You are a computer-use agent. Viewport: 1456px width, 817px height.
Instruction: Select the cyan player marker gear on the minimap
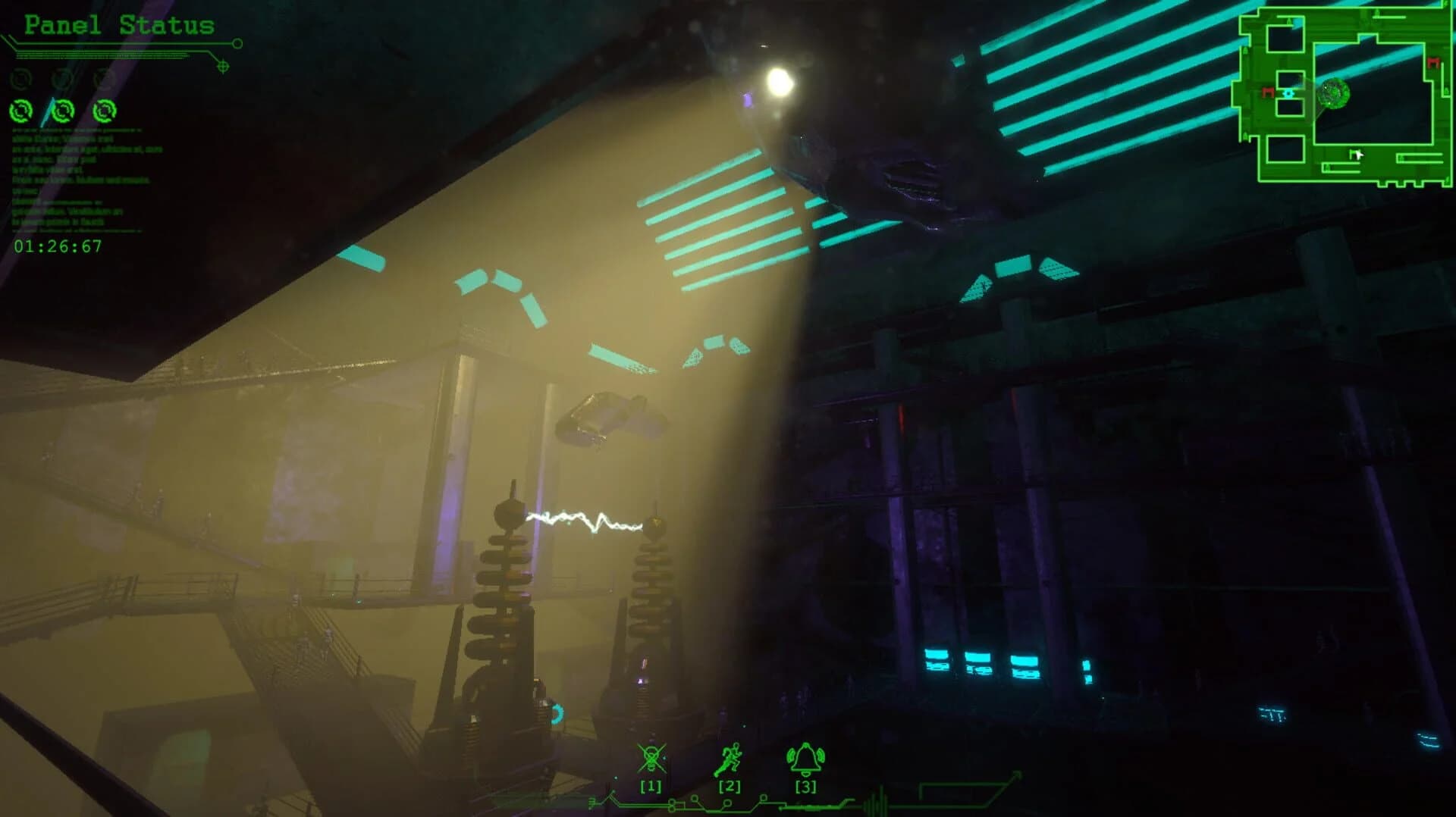[x=1289, y=94]
